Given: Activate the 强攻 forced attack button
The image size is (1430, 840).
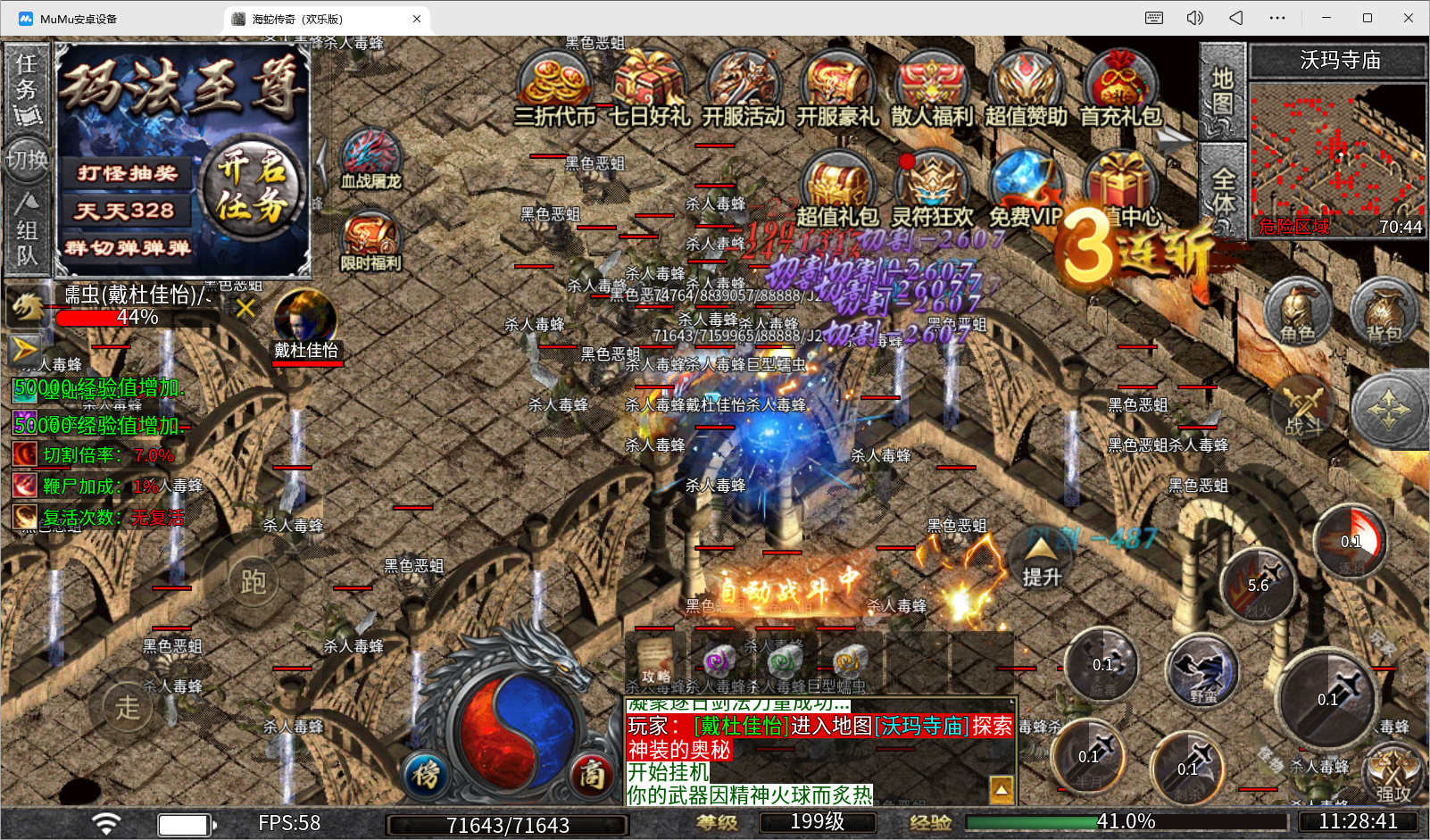Looking at the screenshot, I should click(1392, 775).
